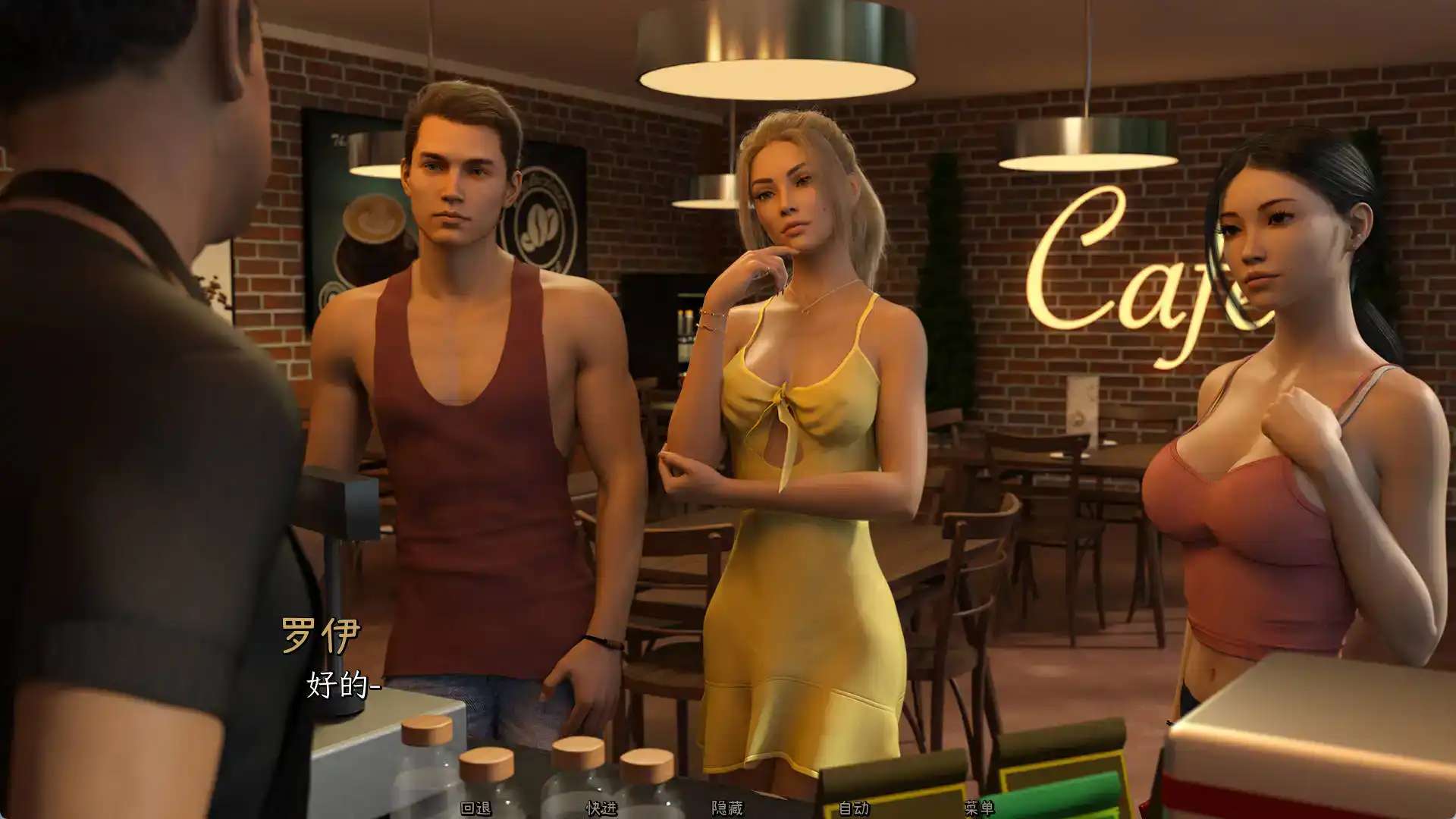Hide the interface with 隐藏
This screenshot has width=1456, height=819.
(x=727, y=808)
